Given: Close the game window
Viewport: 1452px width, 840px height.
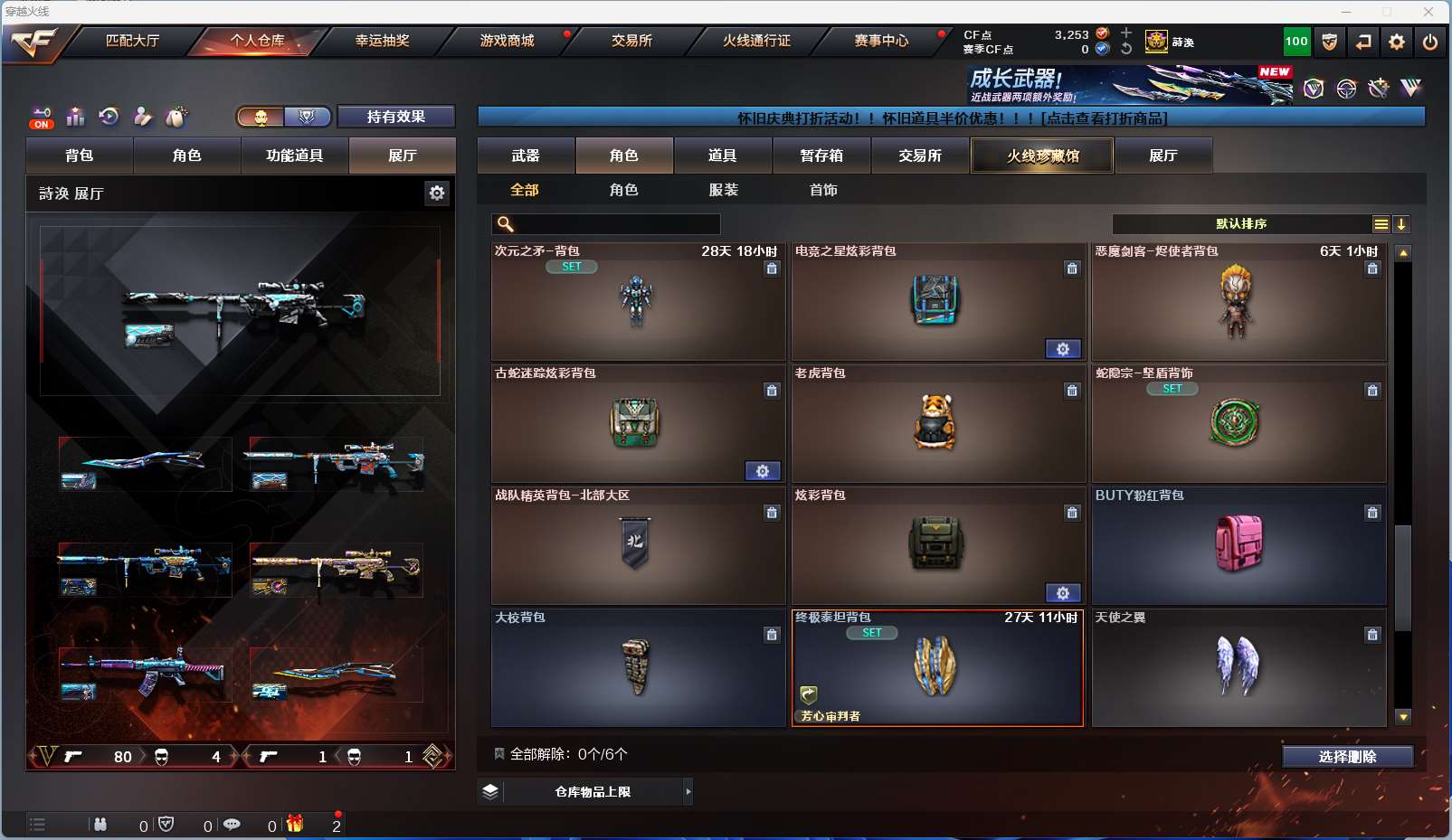Looking at the screenshot, I should (1428, 12).
